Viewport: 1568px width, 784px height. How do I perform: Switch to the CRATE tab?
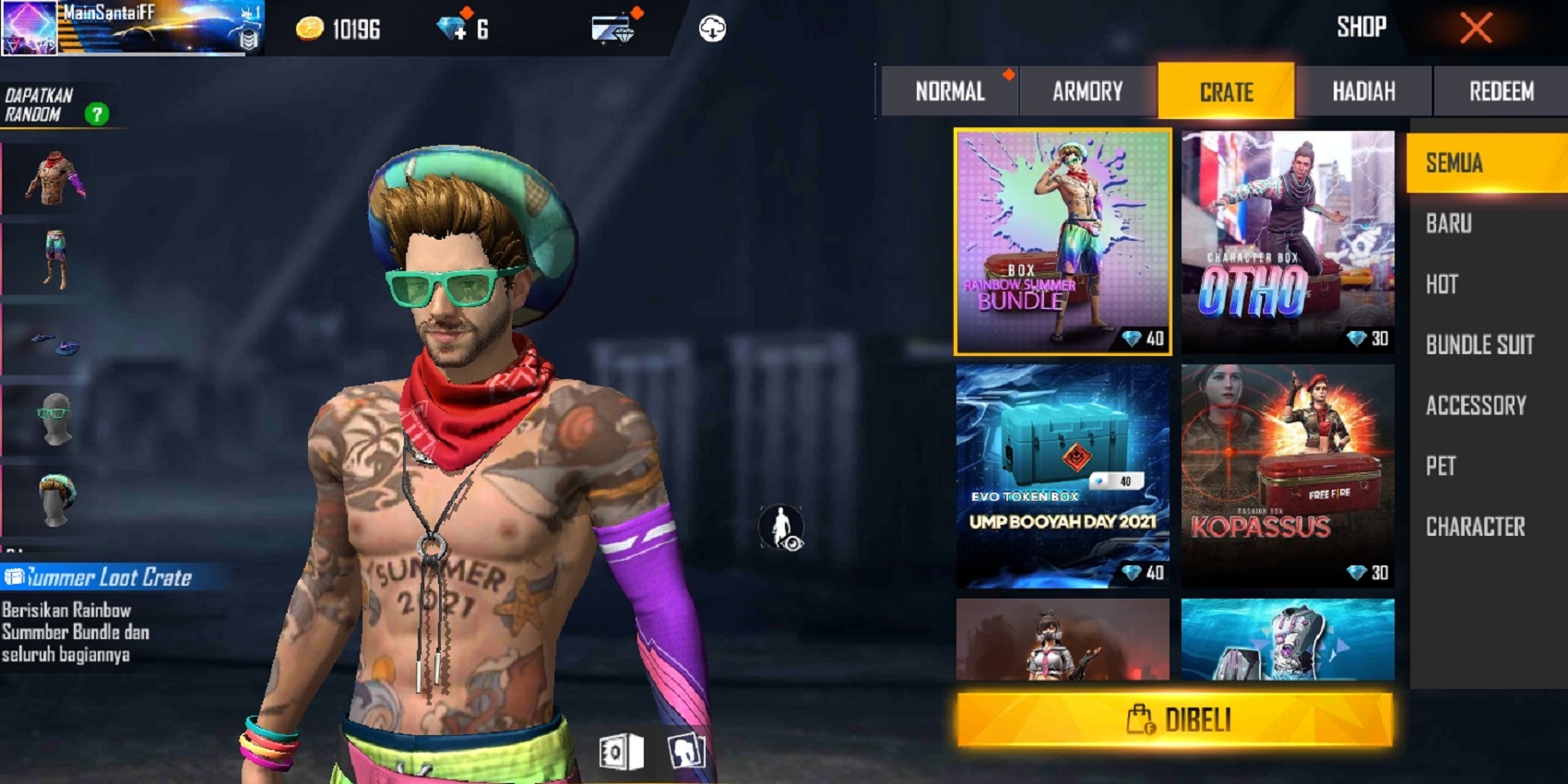coord(1225,91)
